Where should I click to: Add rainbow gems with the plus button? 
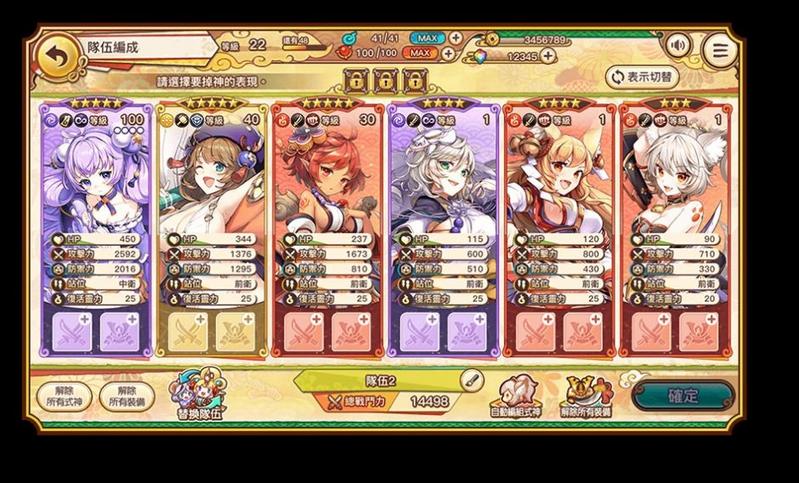coord(567,57)
